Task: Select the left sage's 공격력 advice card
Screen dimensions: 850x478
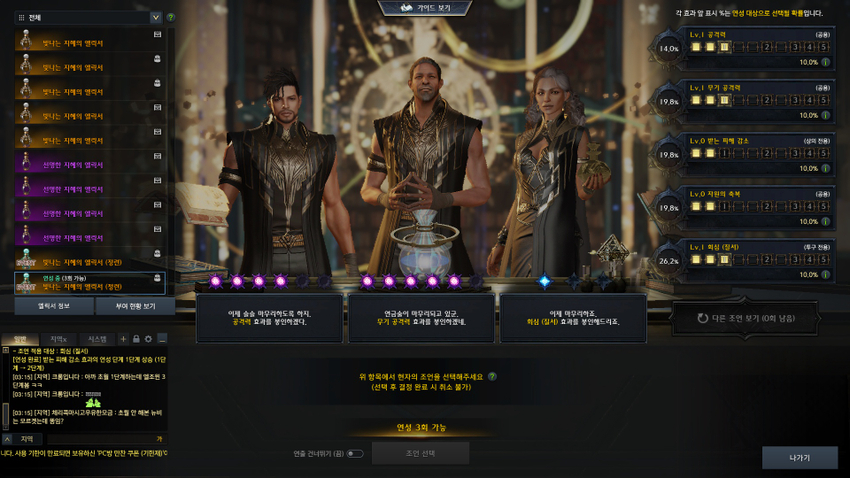Action: pos(267,318)
